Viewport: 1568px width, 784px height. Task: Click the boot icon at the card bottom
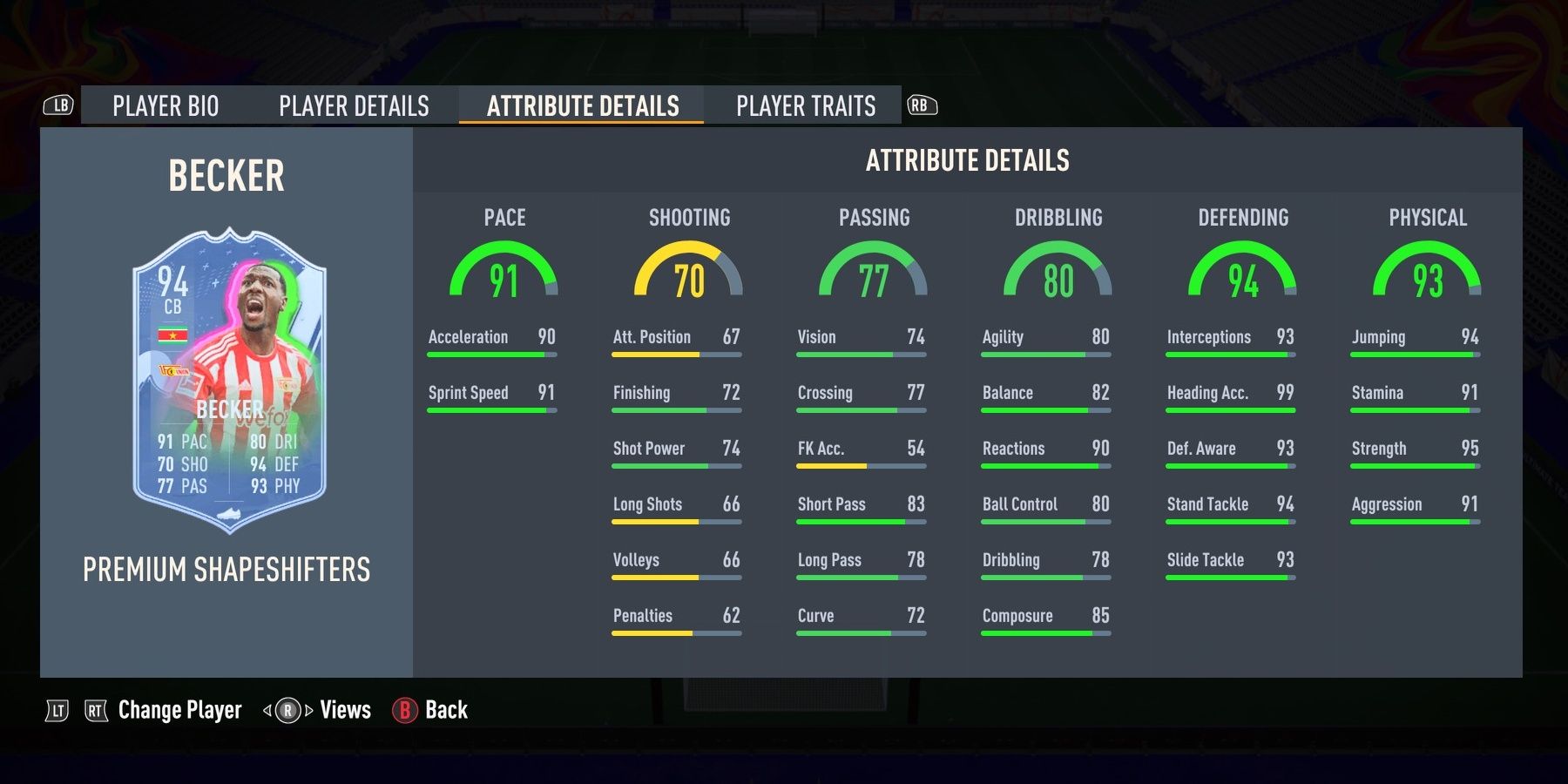coord(229,512)
